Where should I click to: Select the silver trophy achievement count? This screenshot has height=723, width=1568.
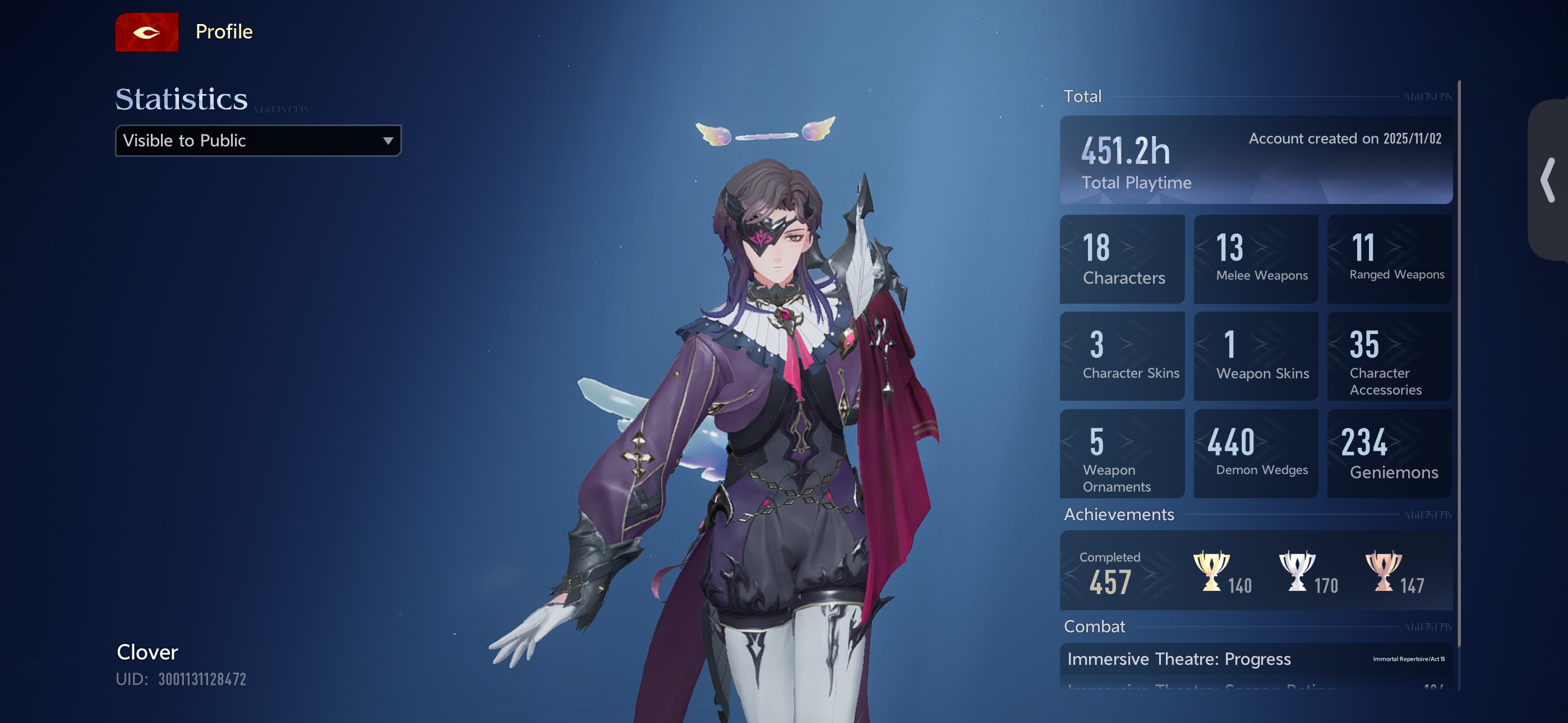(x=1308, y=572)
